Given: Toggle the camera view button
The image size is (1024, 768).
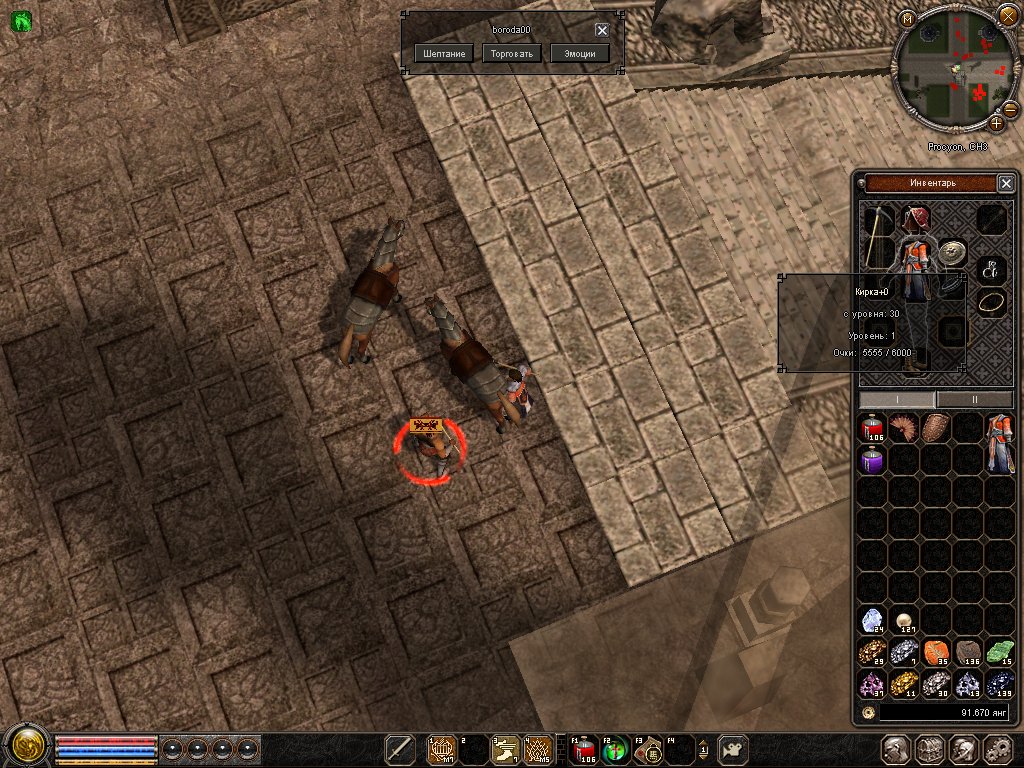Looking at the screenshot, I should pyautogui.click(x=734, y=749).
